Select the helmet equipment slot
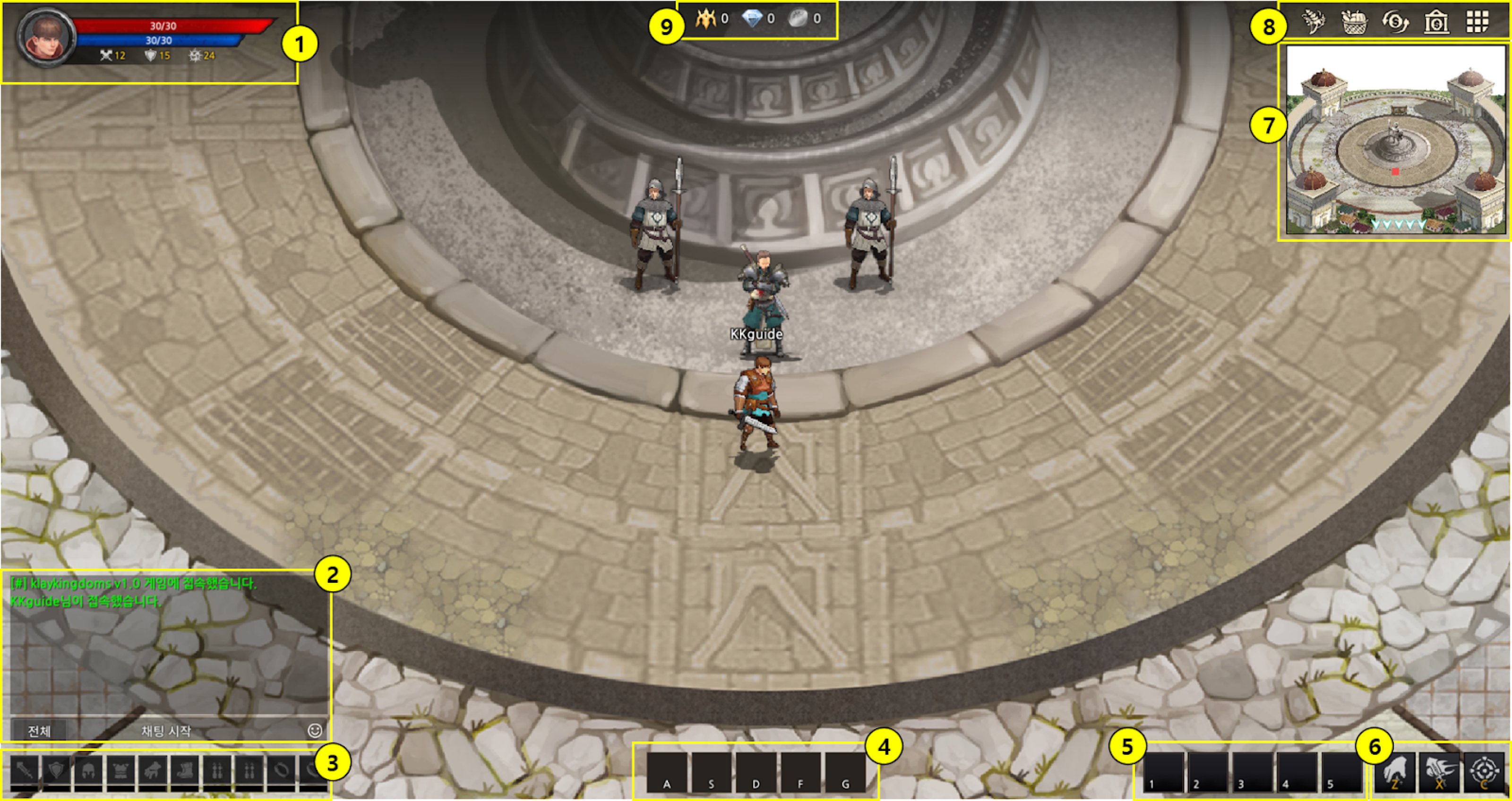Viewport: 1512px width, 801px height. [88, 770]
